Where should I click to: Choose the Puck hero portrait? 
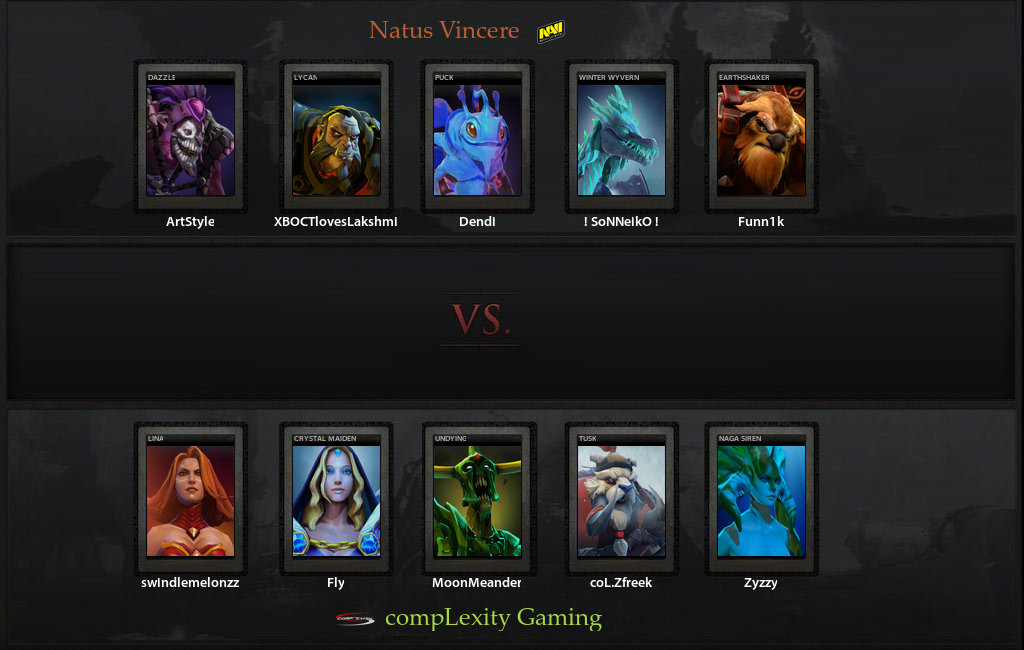click(478, 138)
